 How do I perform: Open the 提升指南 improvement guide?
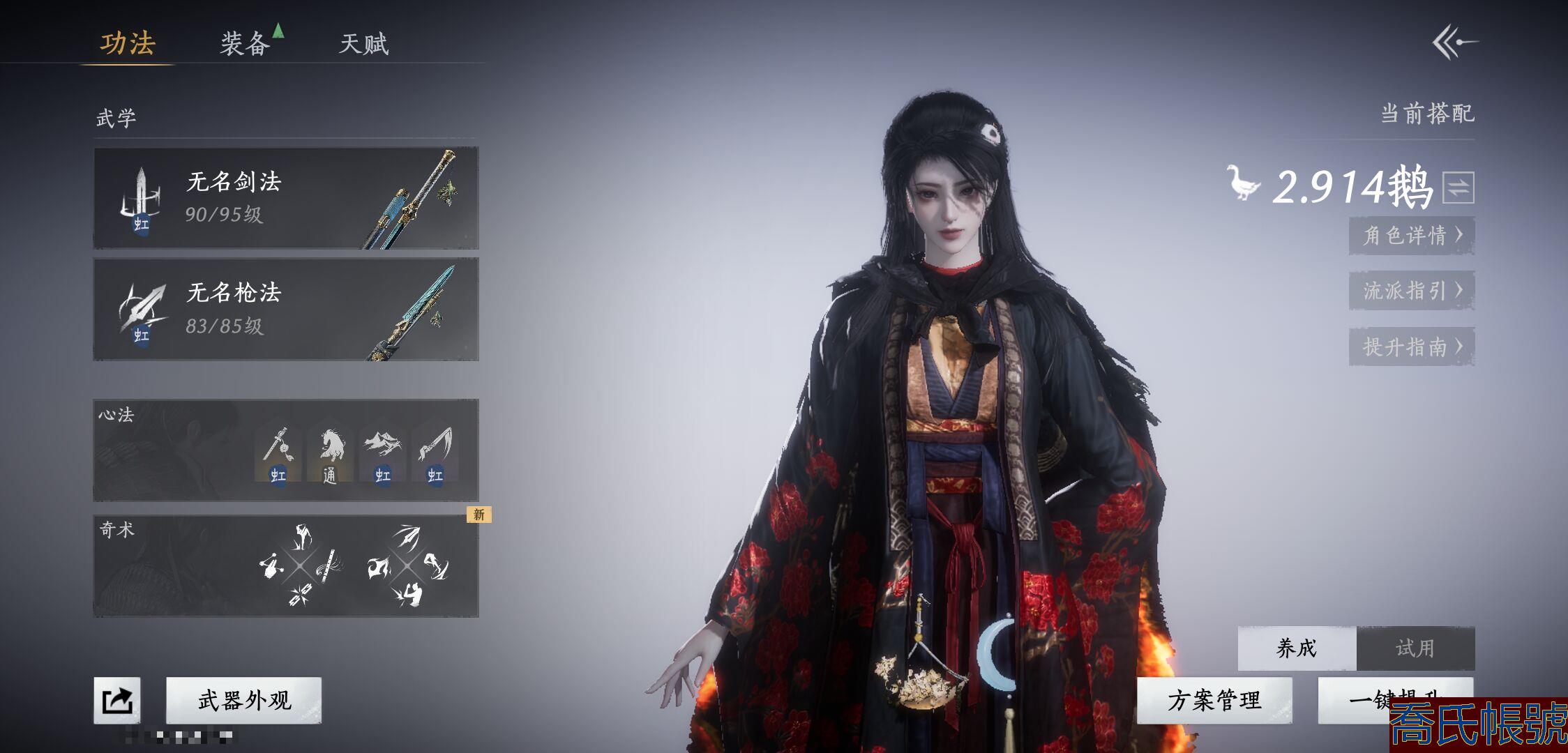point(1411,347)
